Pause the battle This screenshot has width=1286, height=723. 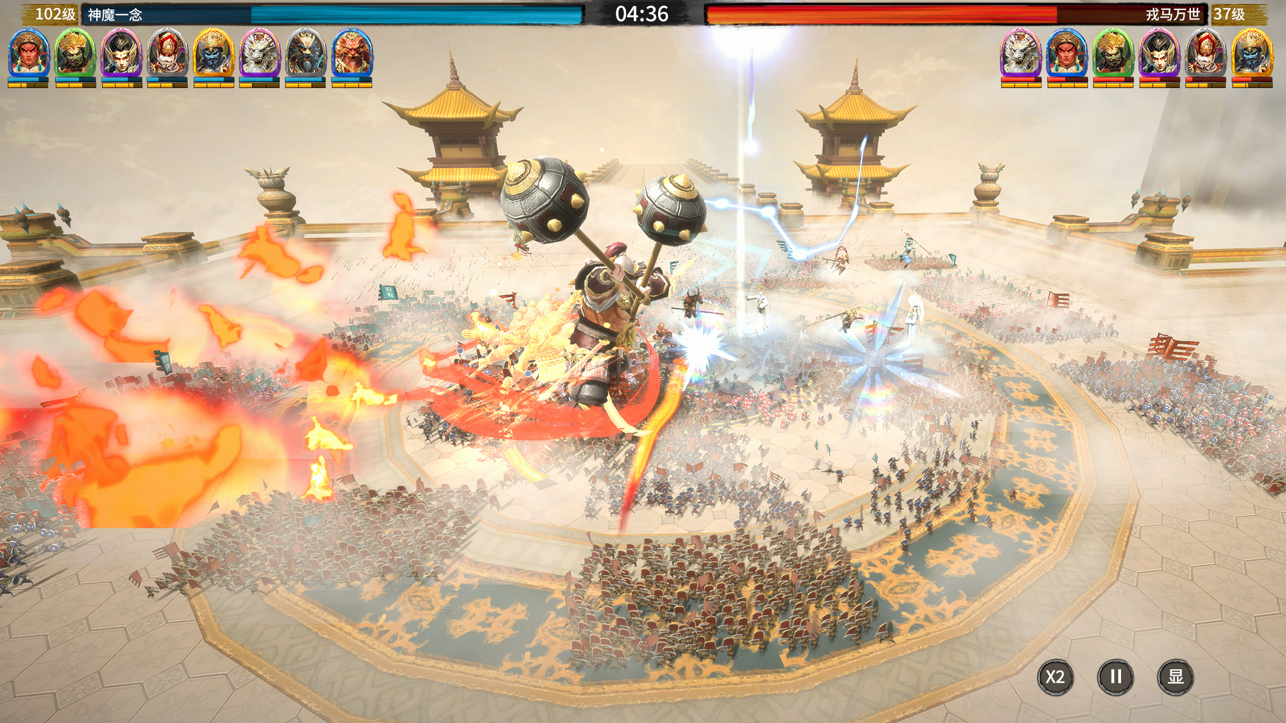pos(1115,677)
